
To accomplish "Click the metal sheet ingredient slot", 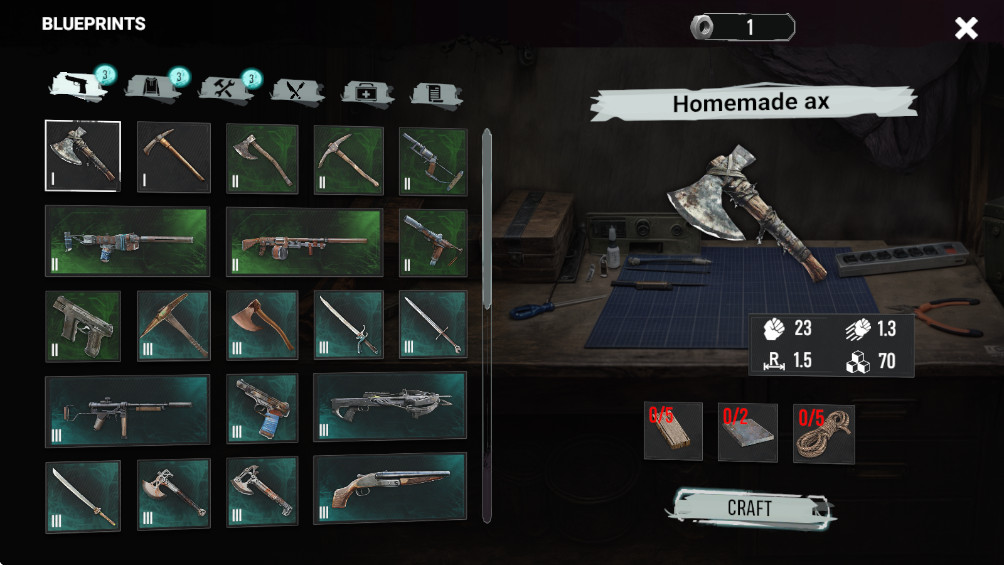I will coord(748,432).
